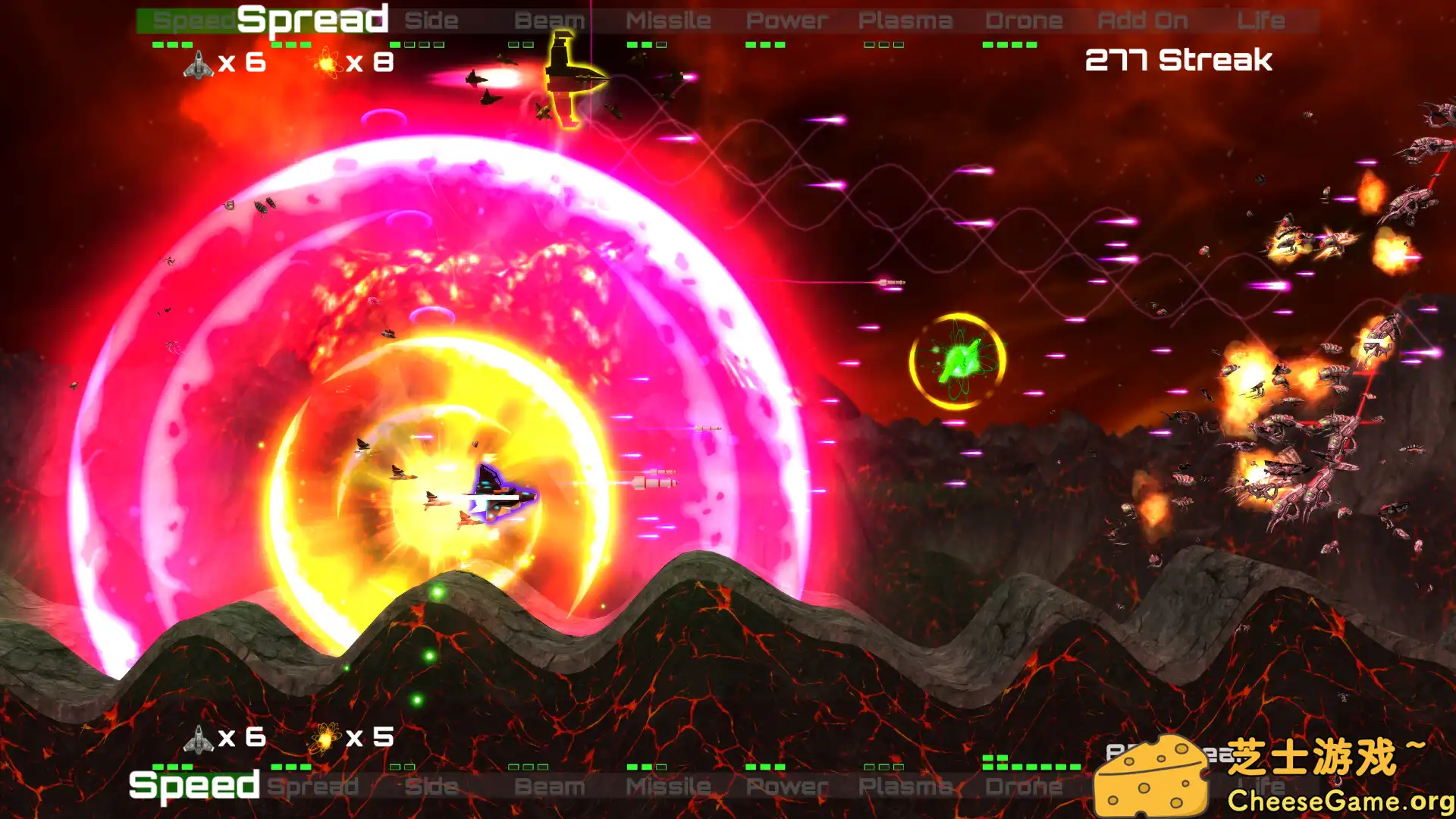1456x819 pixels.
Task: Click the bomb icon showing x 5 count
Action: click(x=325, y=737)
